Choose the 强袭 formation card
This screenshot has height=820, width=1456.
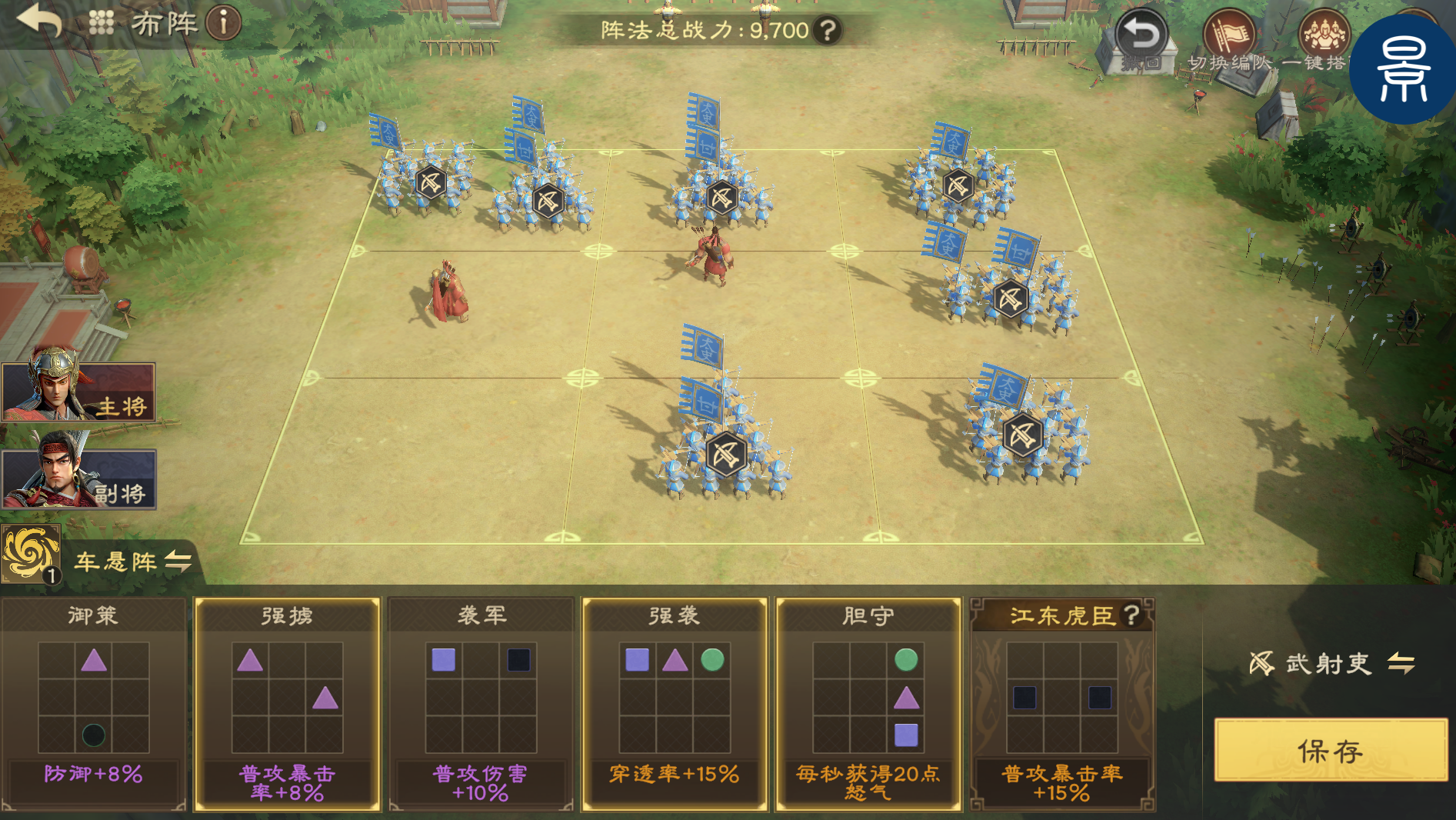(675, 704)
